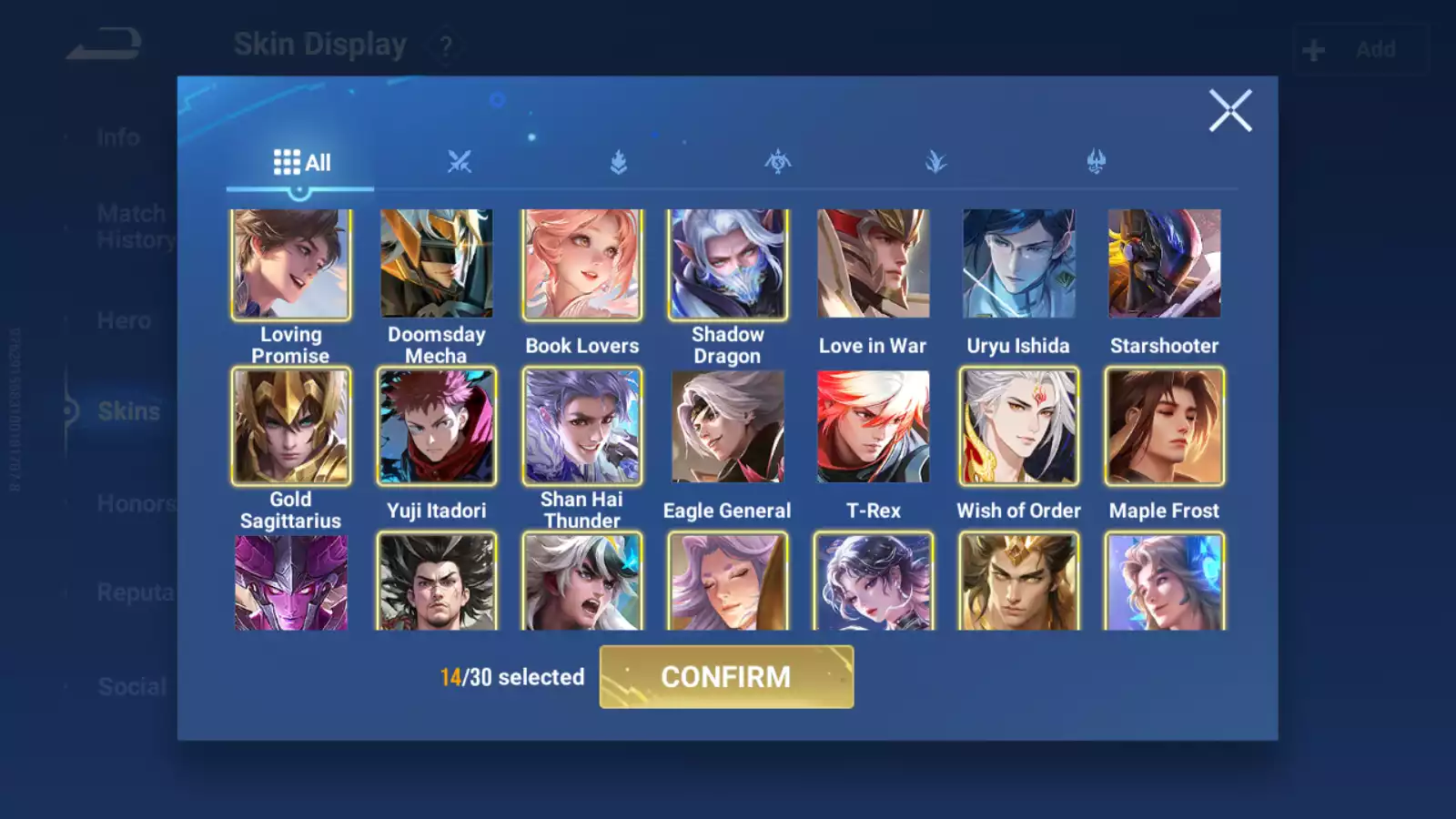1456x819 pixels.
Task: Select the Shadow Dragon skin thumbnail
Action: 728,264
